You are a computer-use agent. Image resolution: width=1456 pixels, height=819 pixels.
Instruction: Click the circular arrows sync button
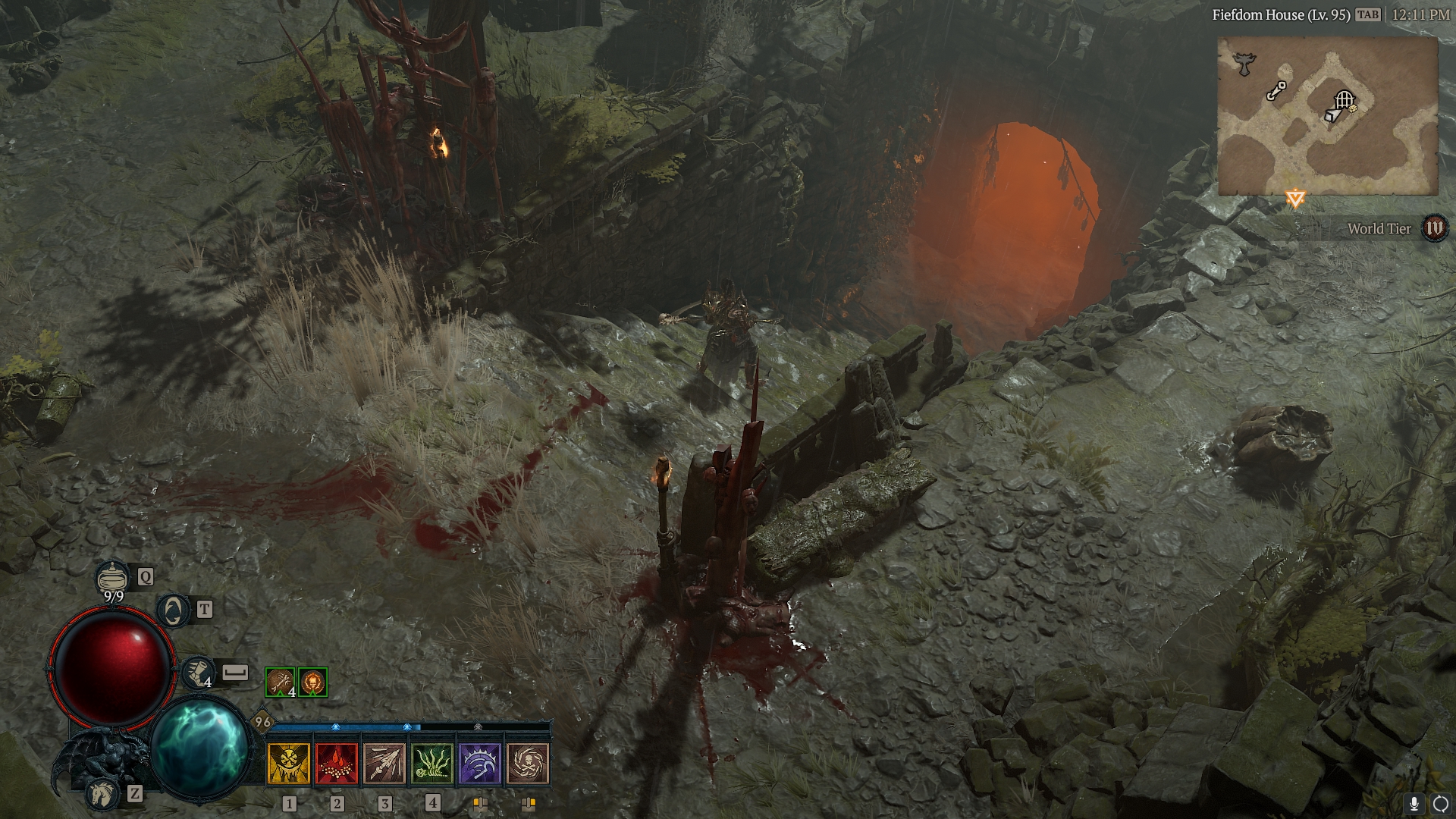1439,804
